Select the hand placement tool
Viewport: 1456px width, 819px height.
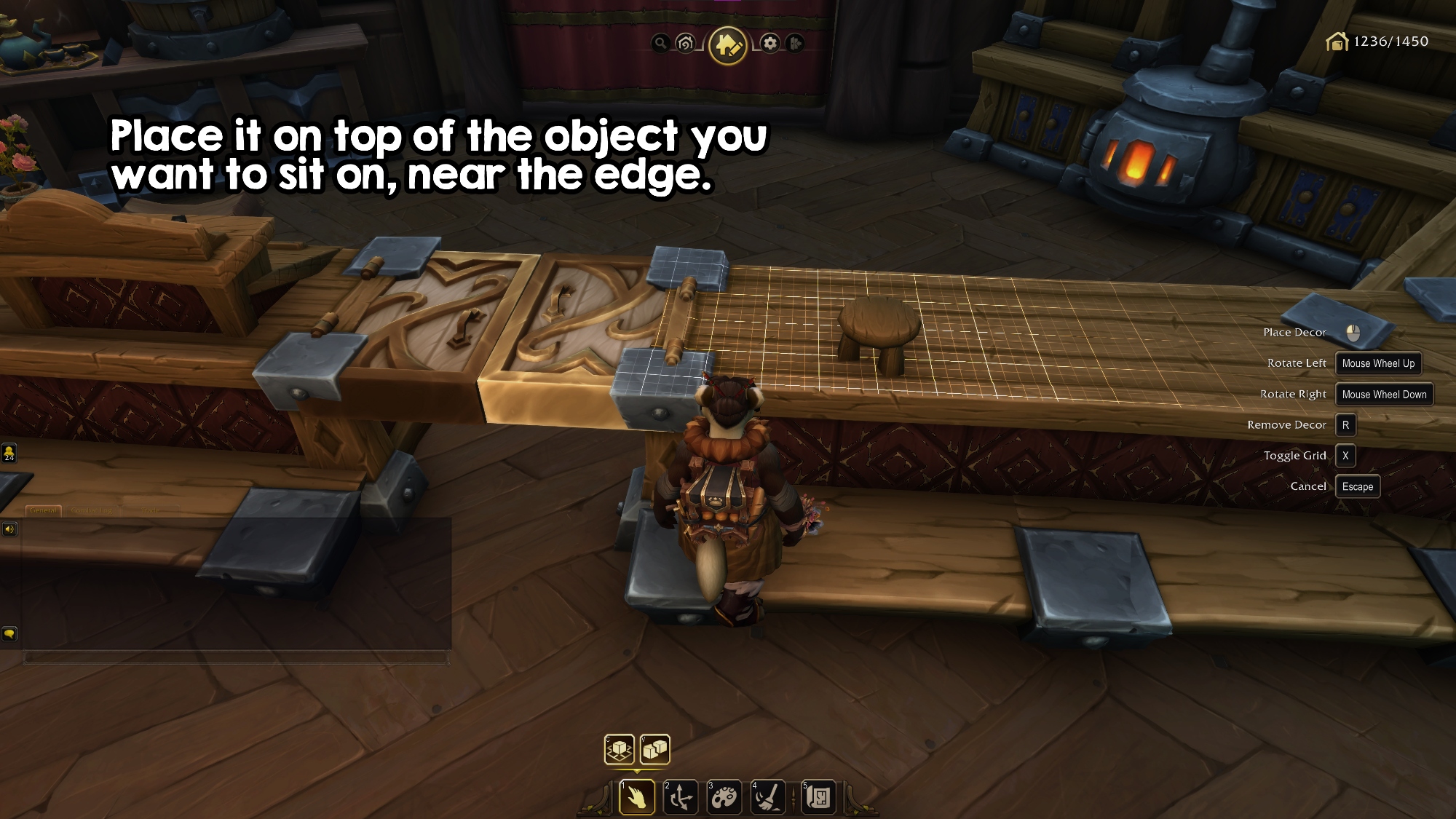(x=636, y=798)
